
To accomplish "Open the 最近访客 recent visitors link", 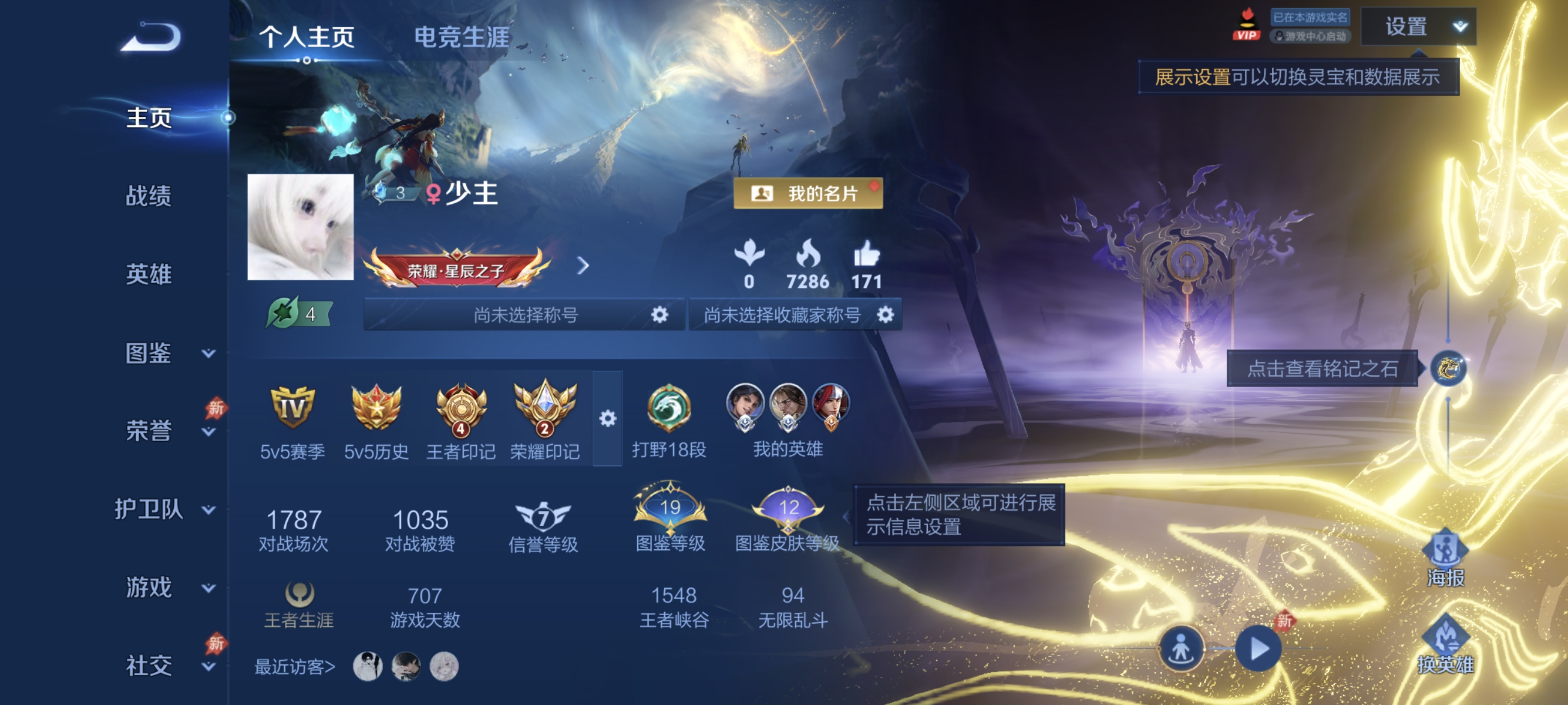I will [293, 666].
